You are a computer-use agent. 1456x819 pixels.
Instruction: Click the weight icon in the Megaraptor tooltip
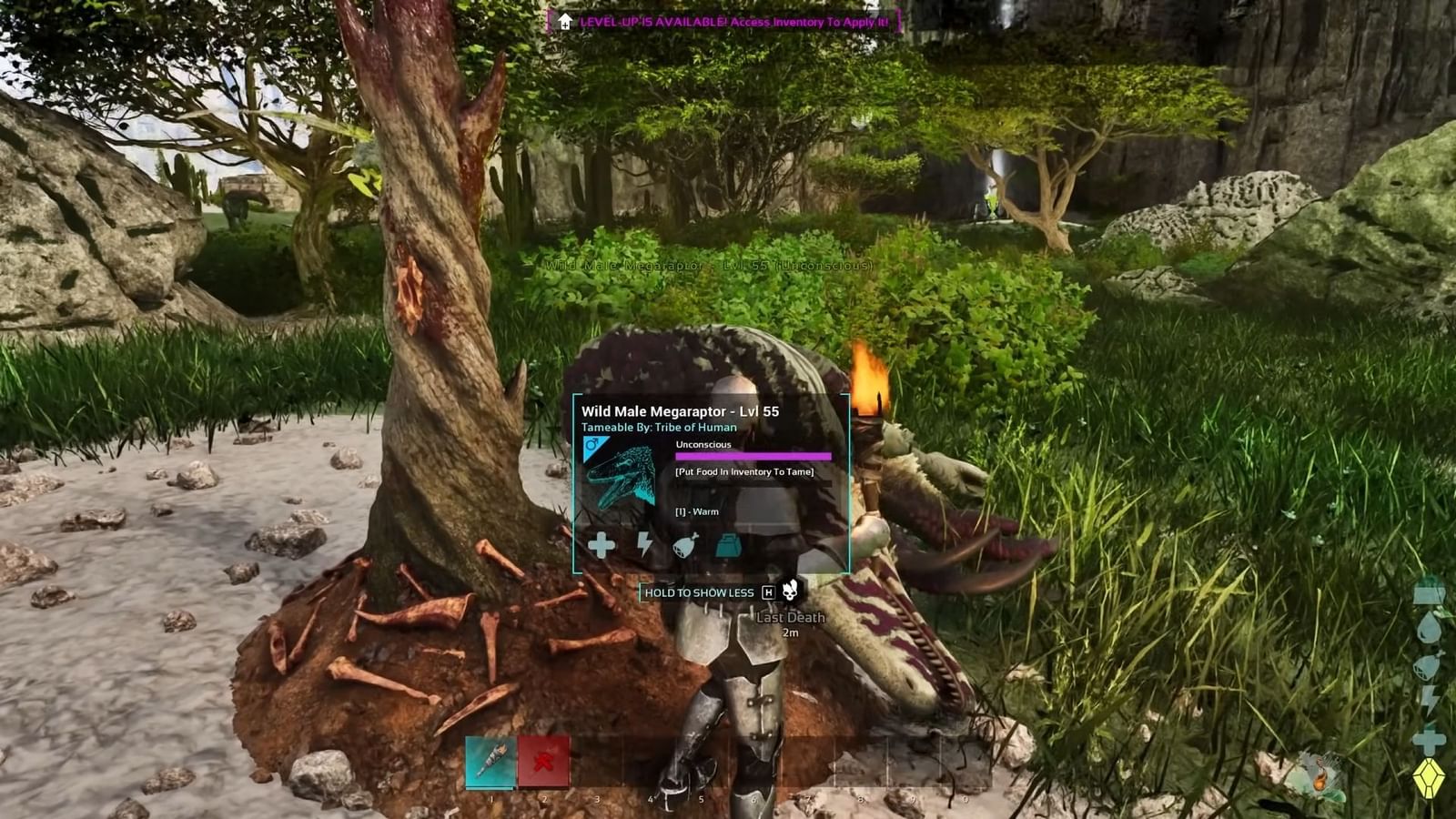pos(729,547)
